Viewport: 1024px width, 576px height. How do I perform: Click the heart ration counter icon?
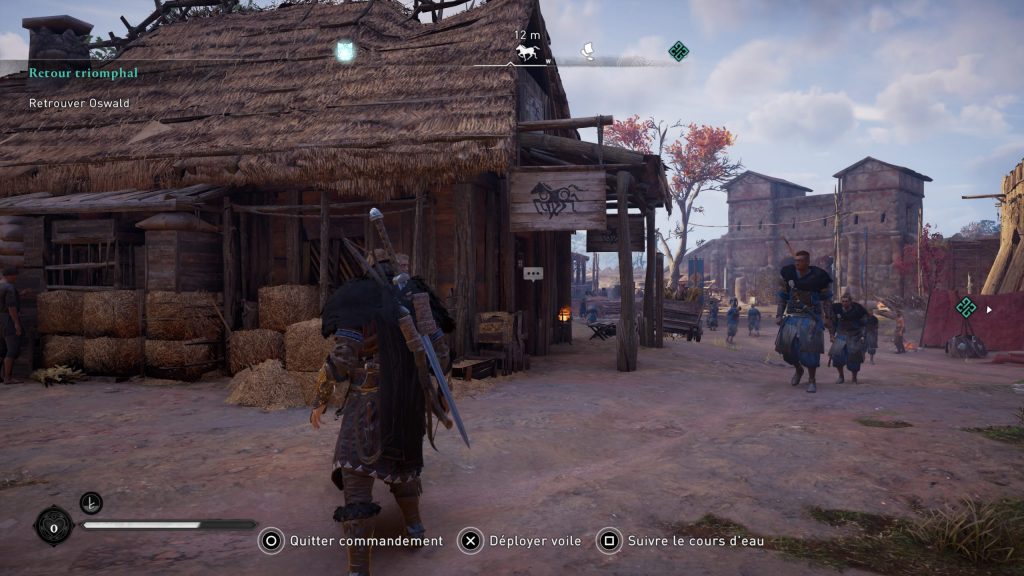click(53, 524)
